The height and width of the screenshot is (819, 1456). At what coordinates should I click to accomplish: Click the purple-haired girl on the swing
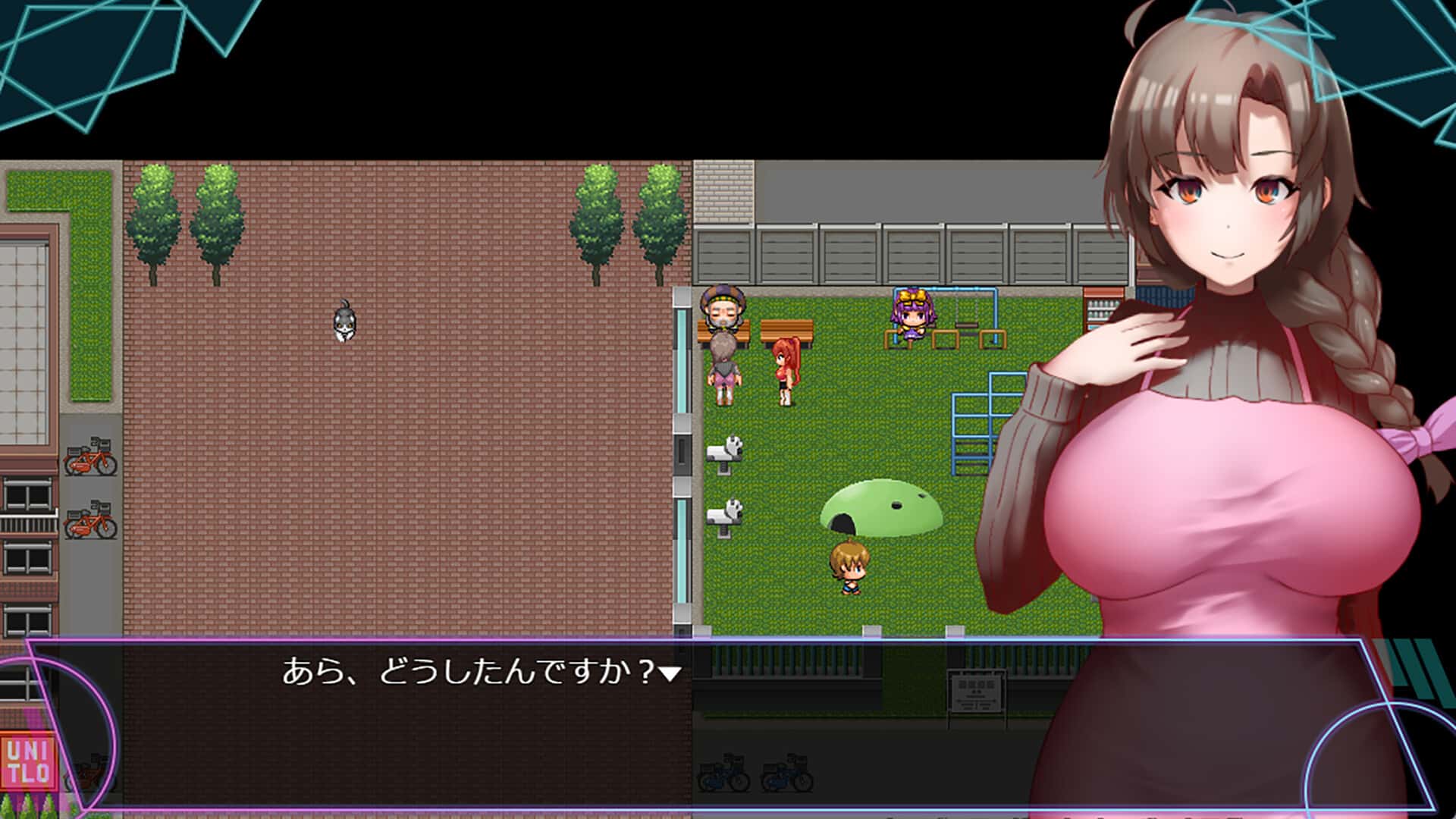(x=912, y=318)
